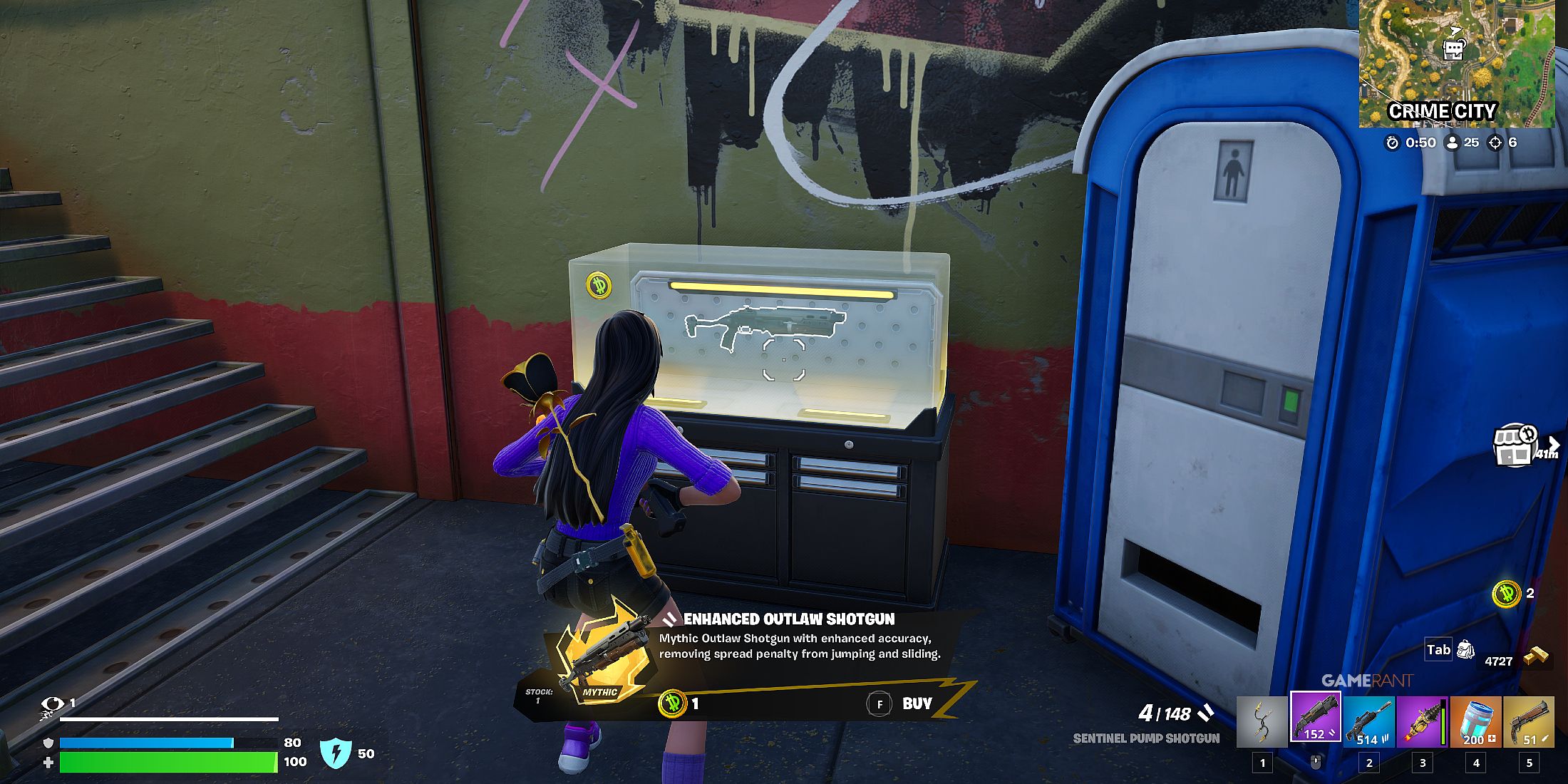
Task: Click the player count icon showing 25
Action: (1451, 143)
